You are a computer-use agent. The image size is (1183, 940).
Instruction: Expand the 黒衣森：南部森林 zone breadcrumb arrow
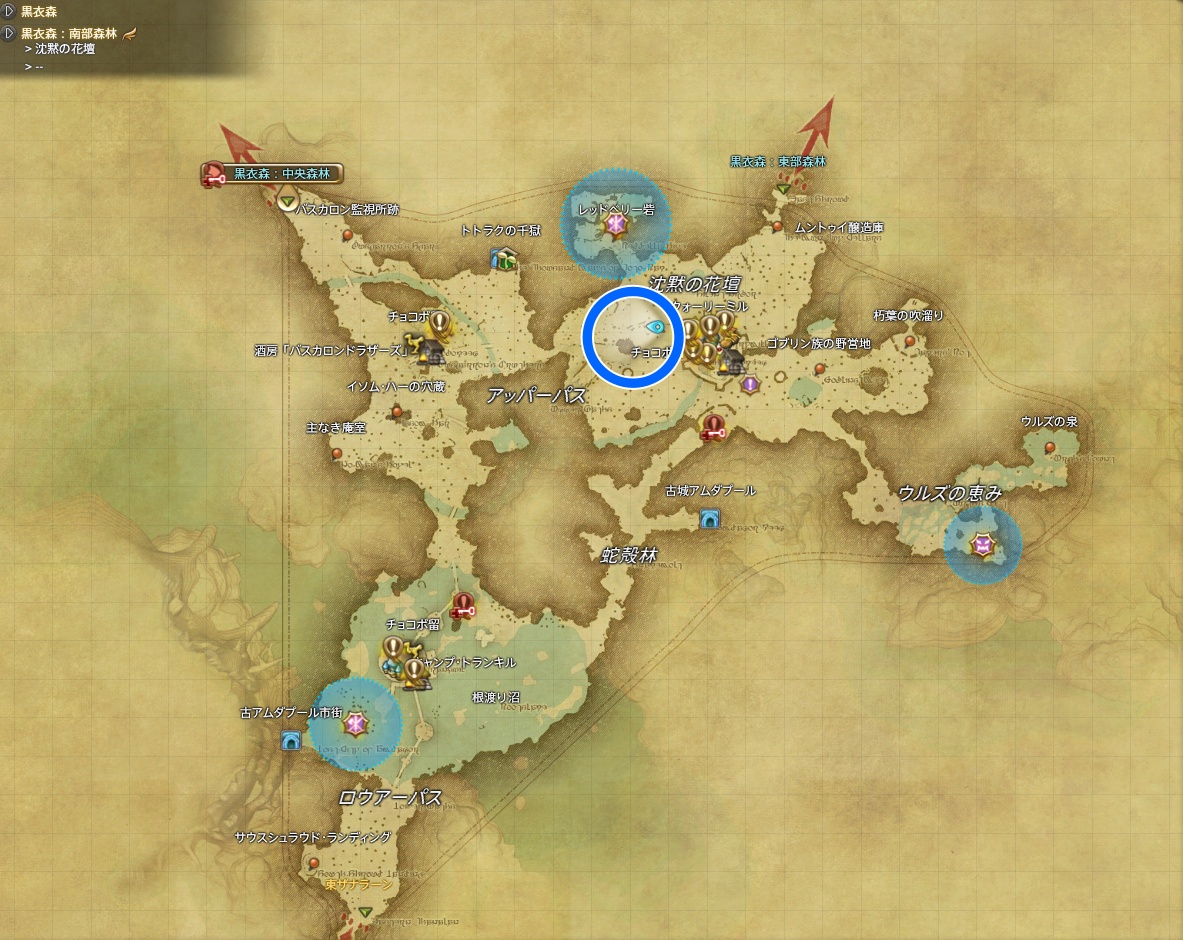9,33
